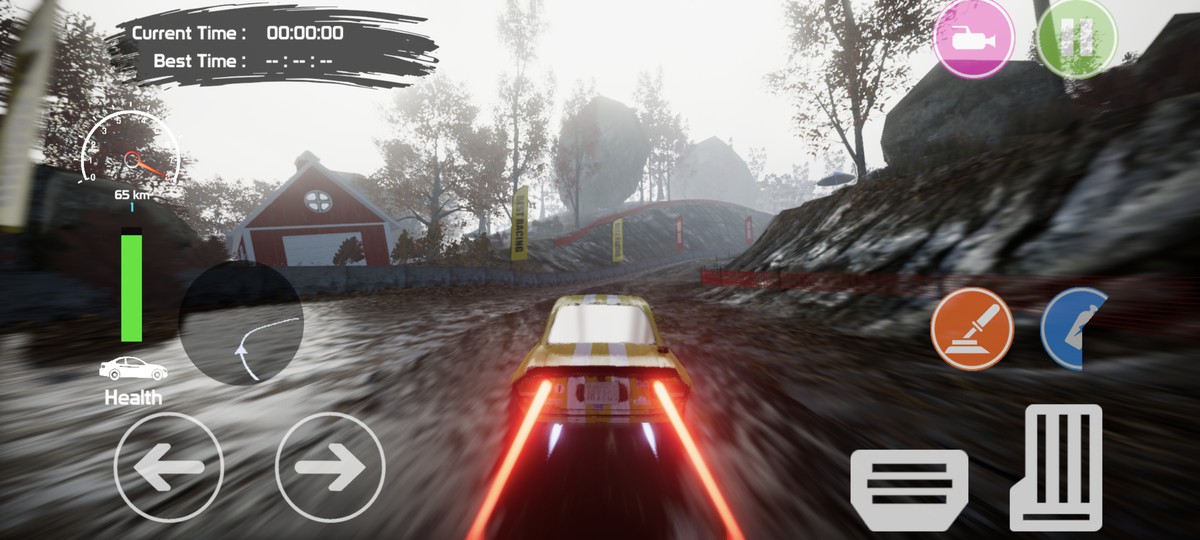1200x540 pixels.
Task: Tap the brake pedal
Action: coord(909,488)
